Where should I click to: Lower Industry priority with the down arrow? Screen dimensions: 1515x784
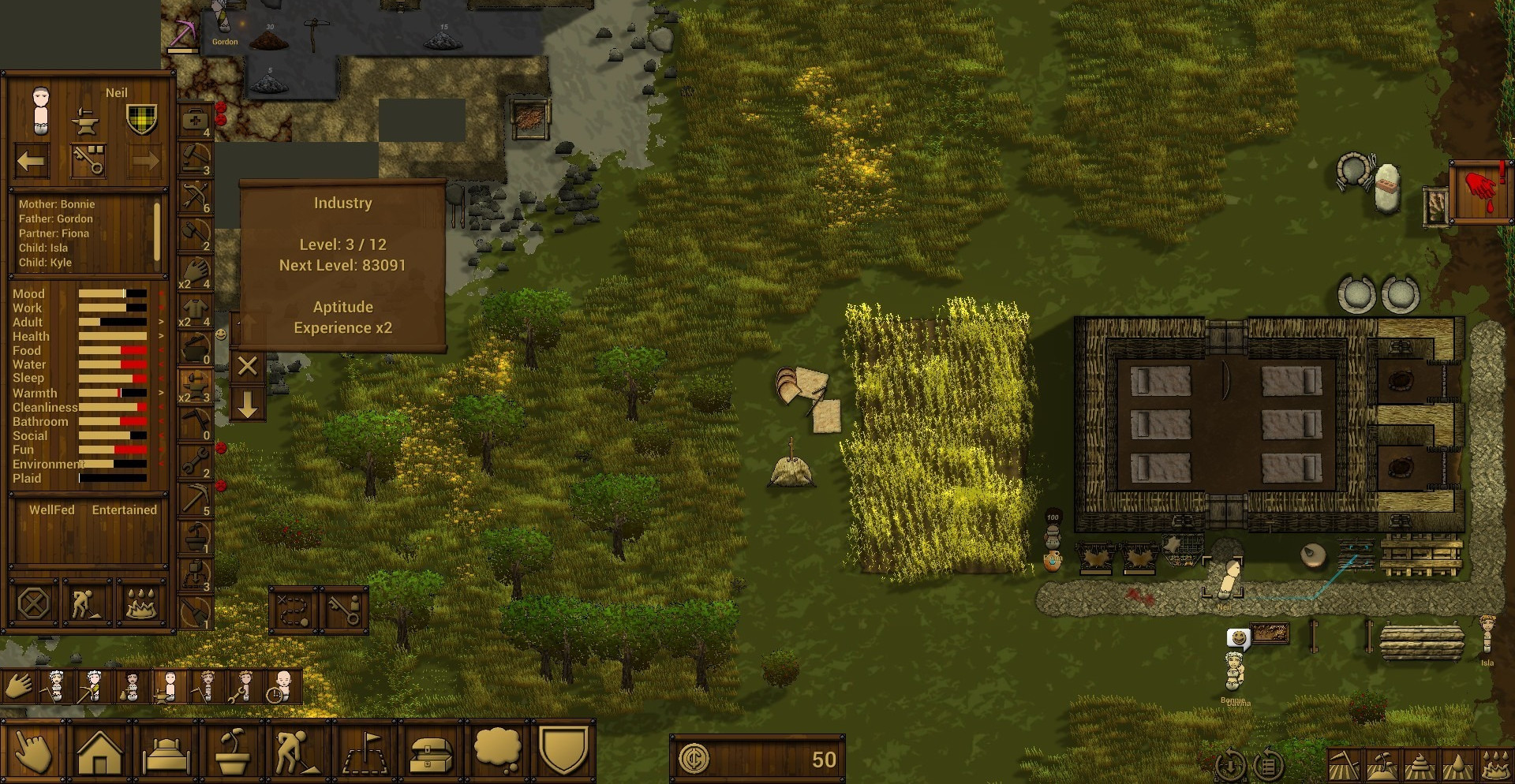247,406
